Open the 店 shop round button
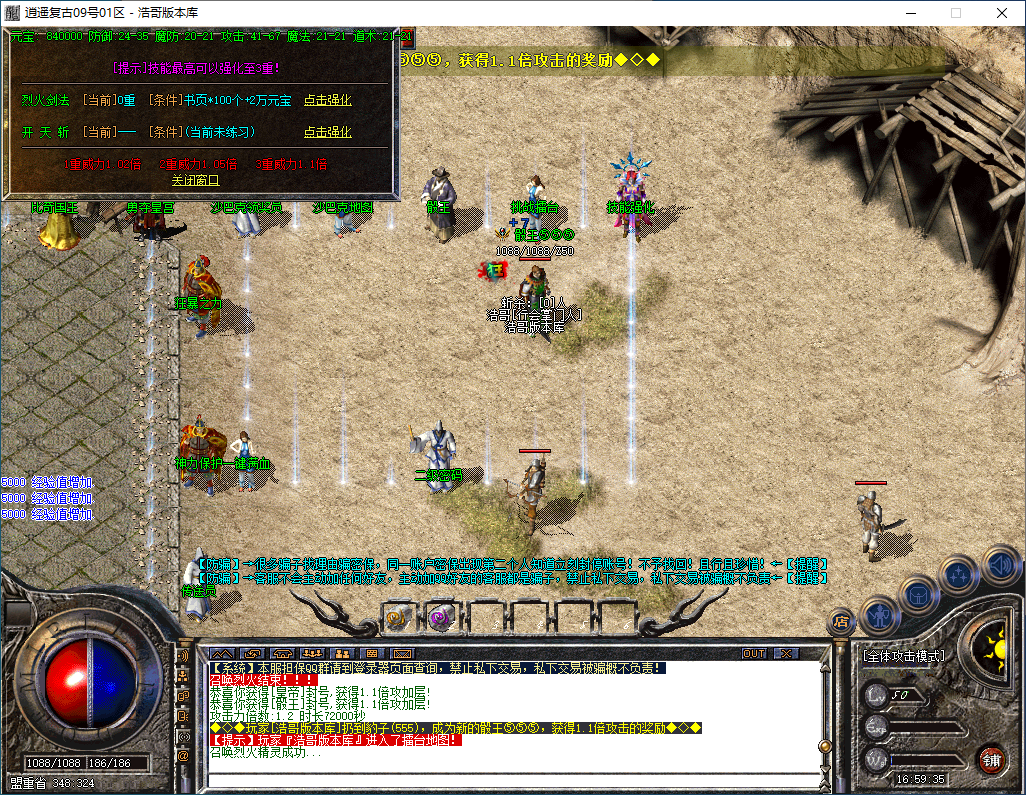Image resolution: width=1026 pixels, height=795 pixels. [842, 624]
